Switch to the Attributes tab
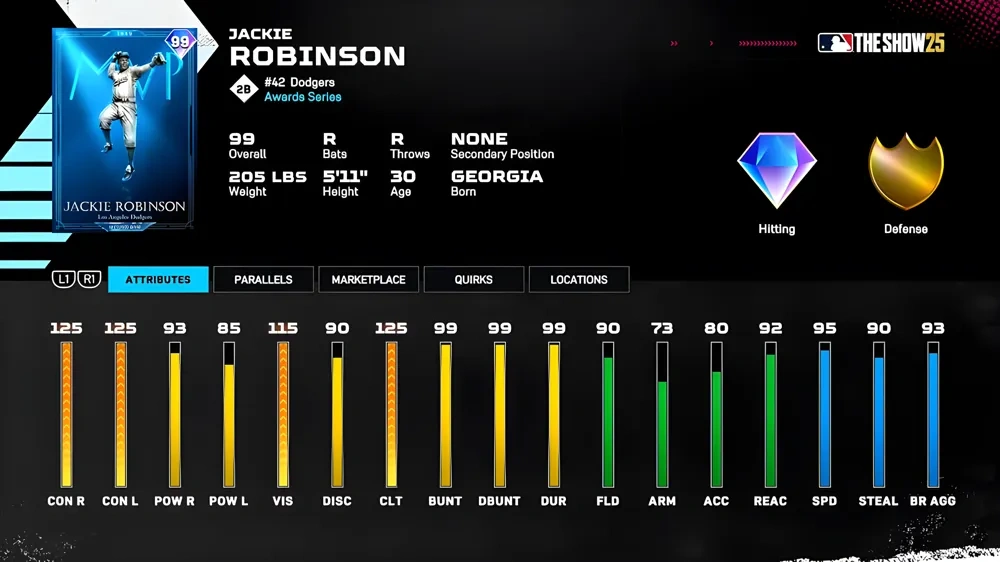Screen dimensions: 1000x562 [x=158, y=279]
